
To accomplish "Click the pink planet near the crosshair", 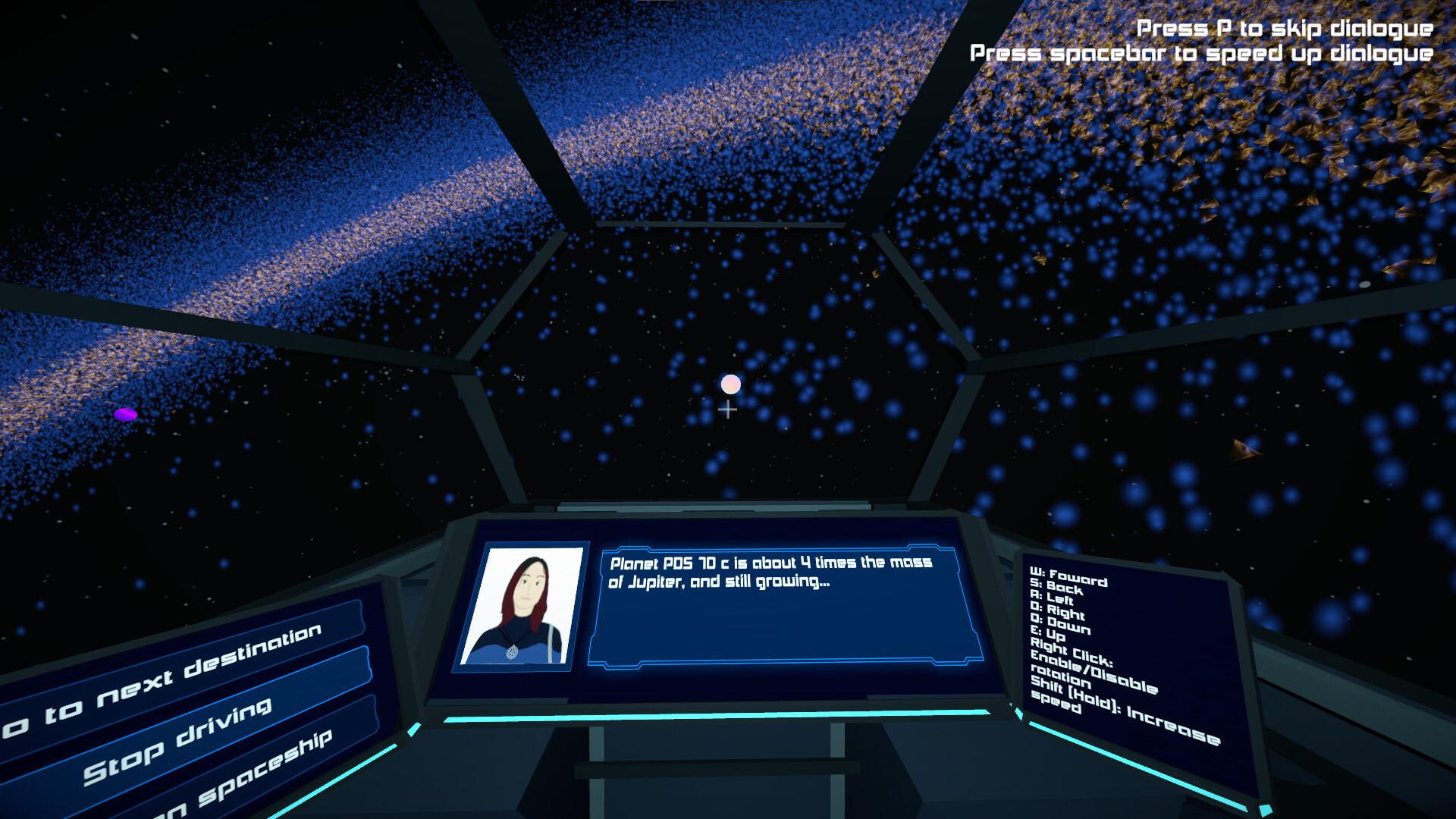I will (730, 384).
